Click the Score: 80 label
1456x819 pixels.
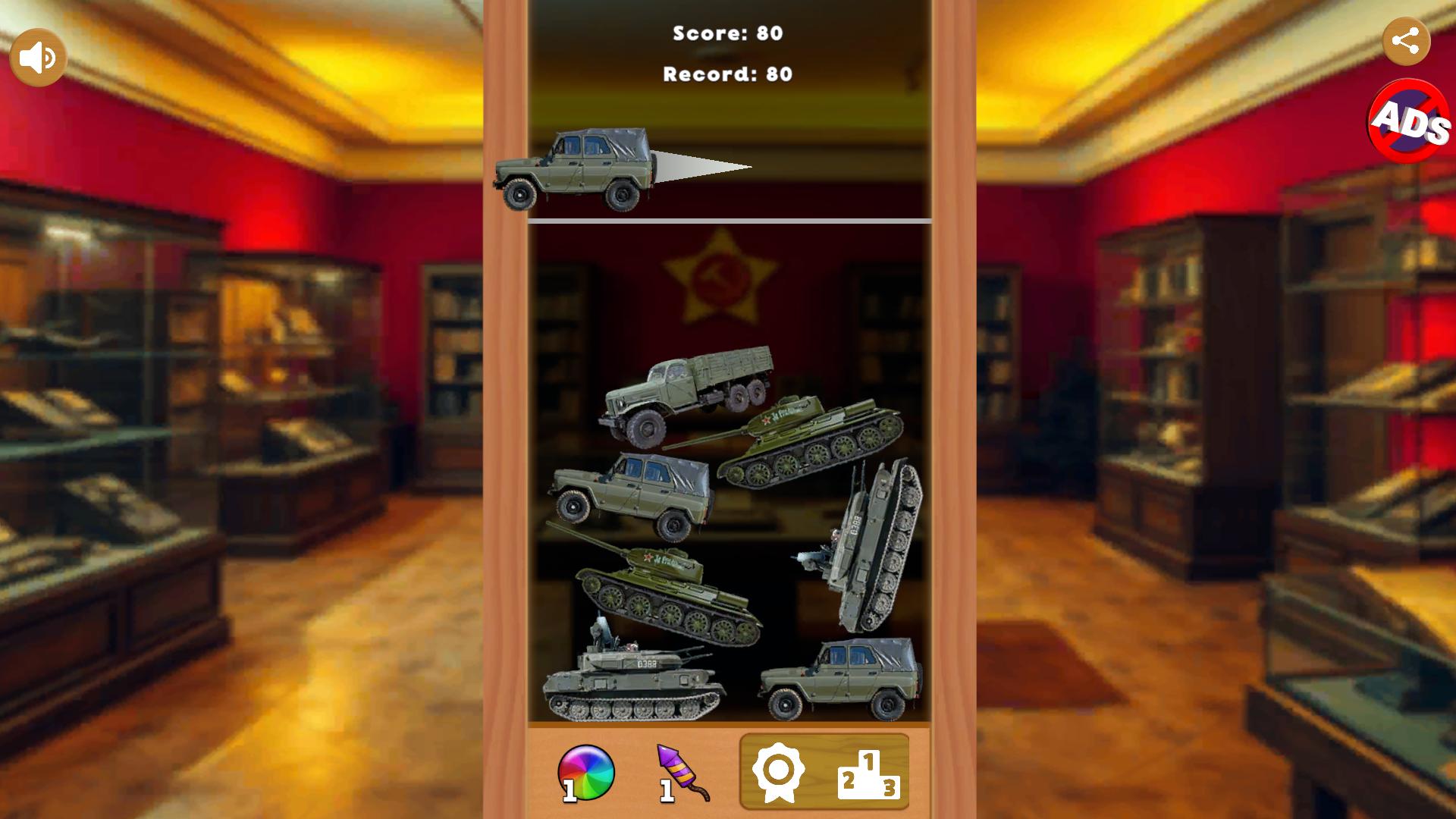point(726,32)
